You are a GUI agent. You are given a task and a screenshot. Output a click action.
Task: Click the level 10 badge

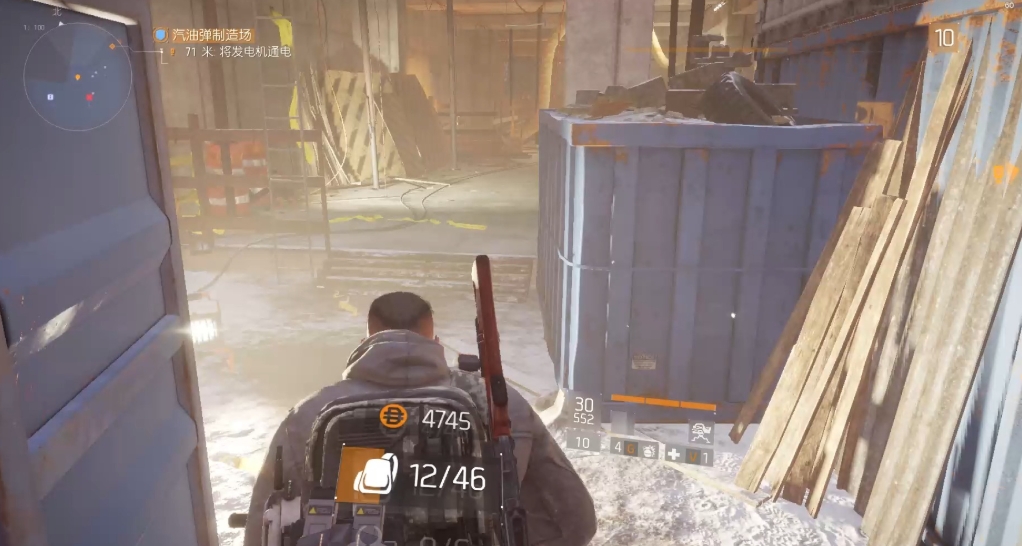943,38
